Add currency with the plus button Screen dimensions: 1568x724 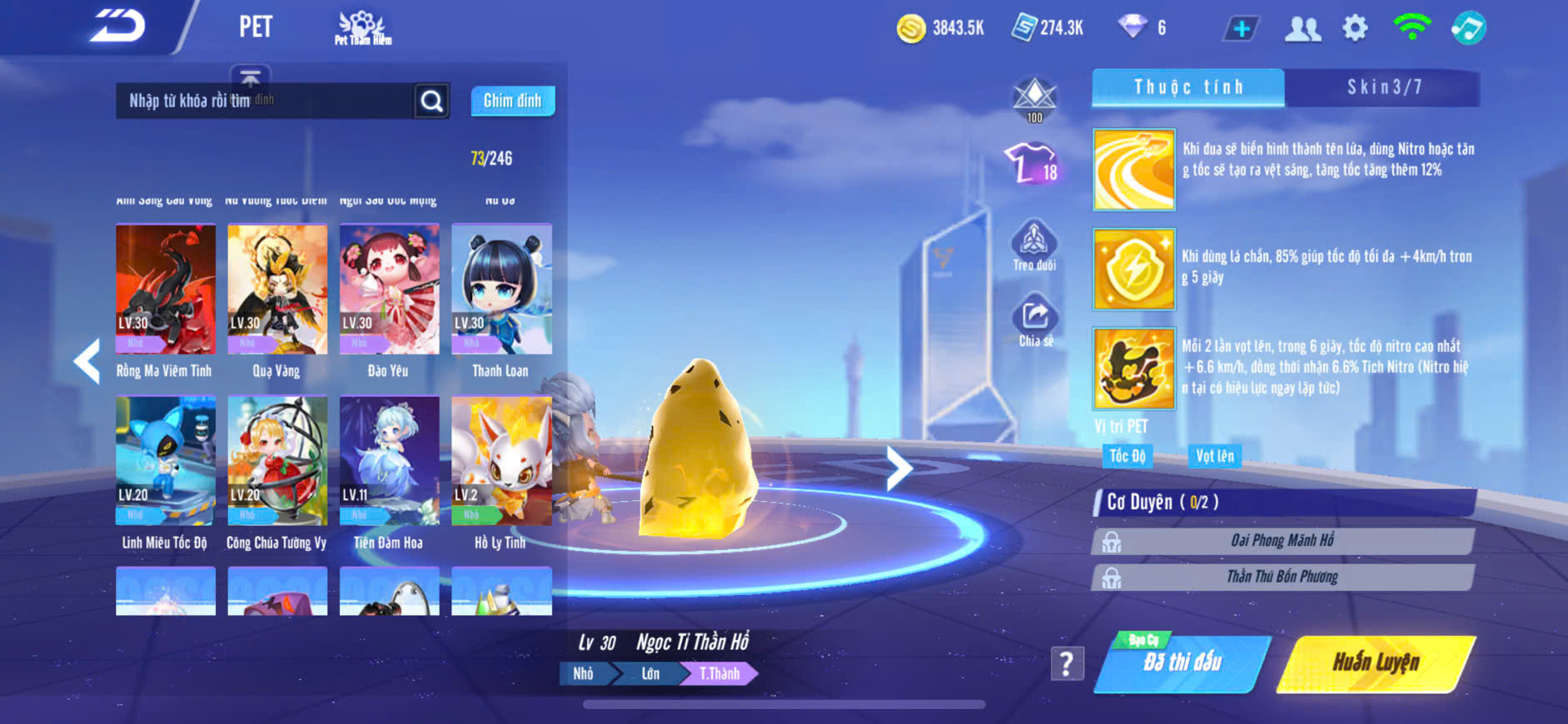1241,29
